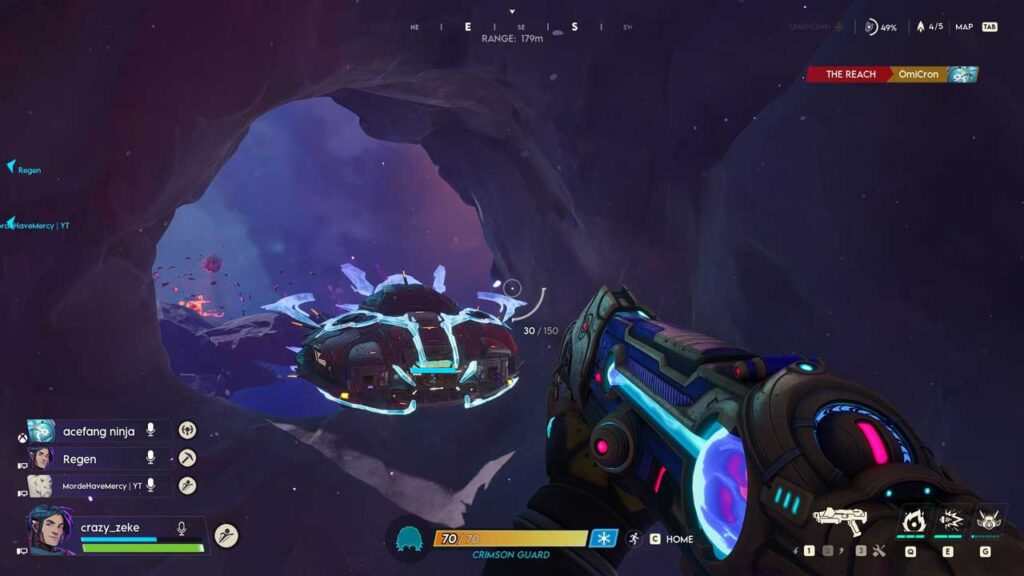This screenshot has width=1024, height=576.
Task: Select MordeHaveMercy in the squad list
Action: click(x=97, y=485)
